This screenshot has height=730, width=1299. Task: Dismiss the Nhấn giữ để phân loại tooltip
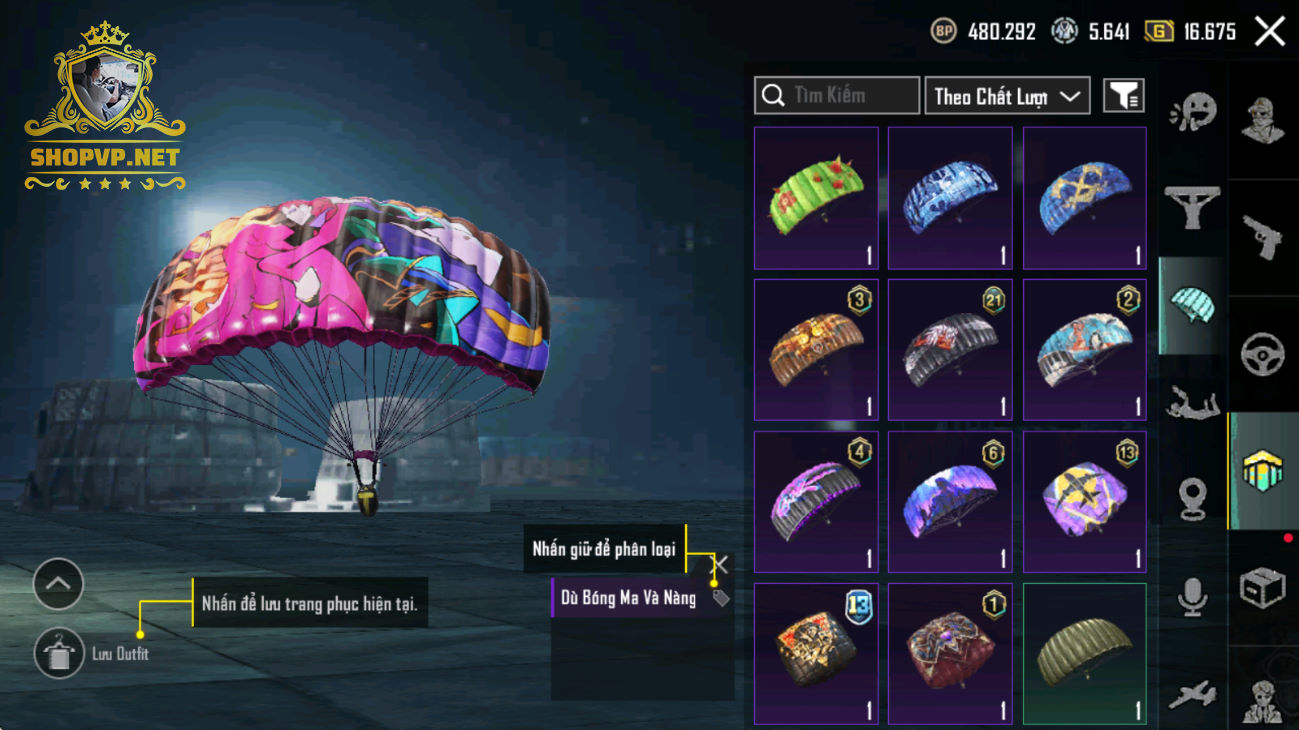coord(719,564)
